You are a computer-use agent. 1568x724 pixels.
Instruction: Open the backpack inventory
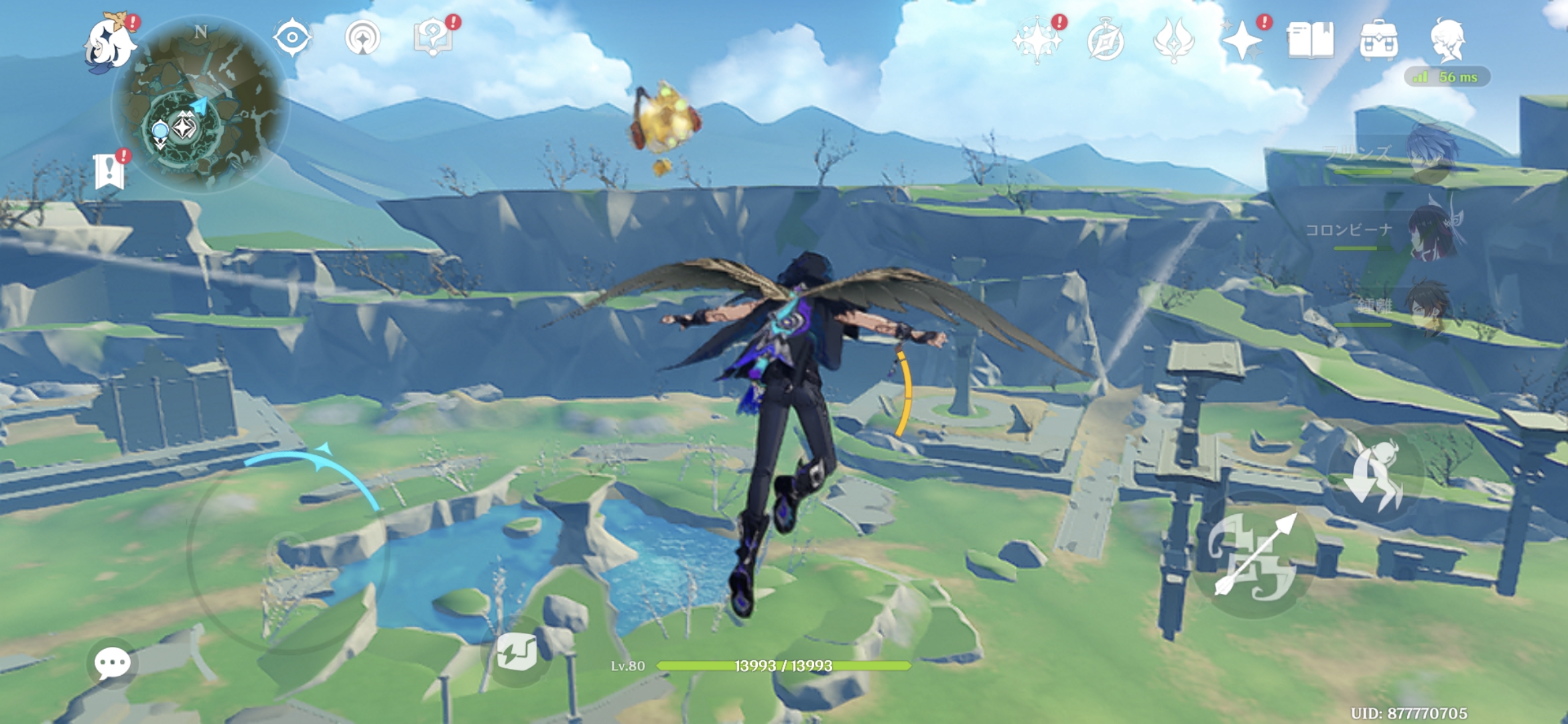pyautogui.click(x=1378, y=40)
